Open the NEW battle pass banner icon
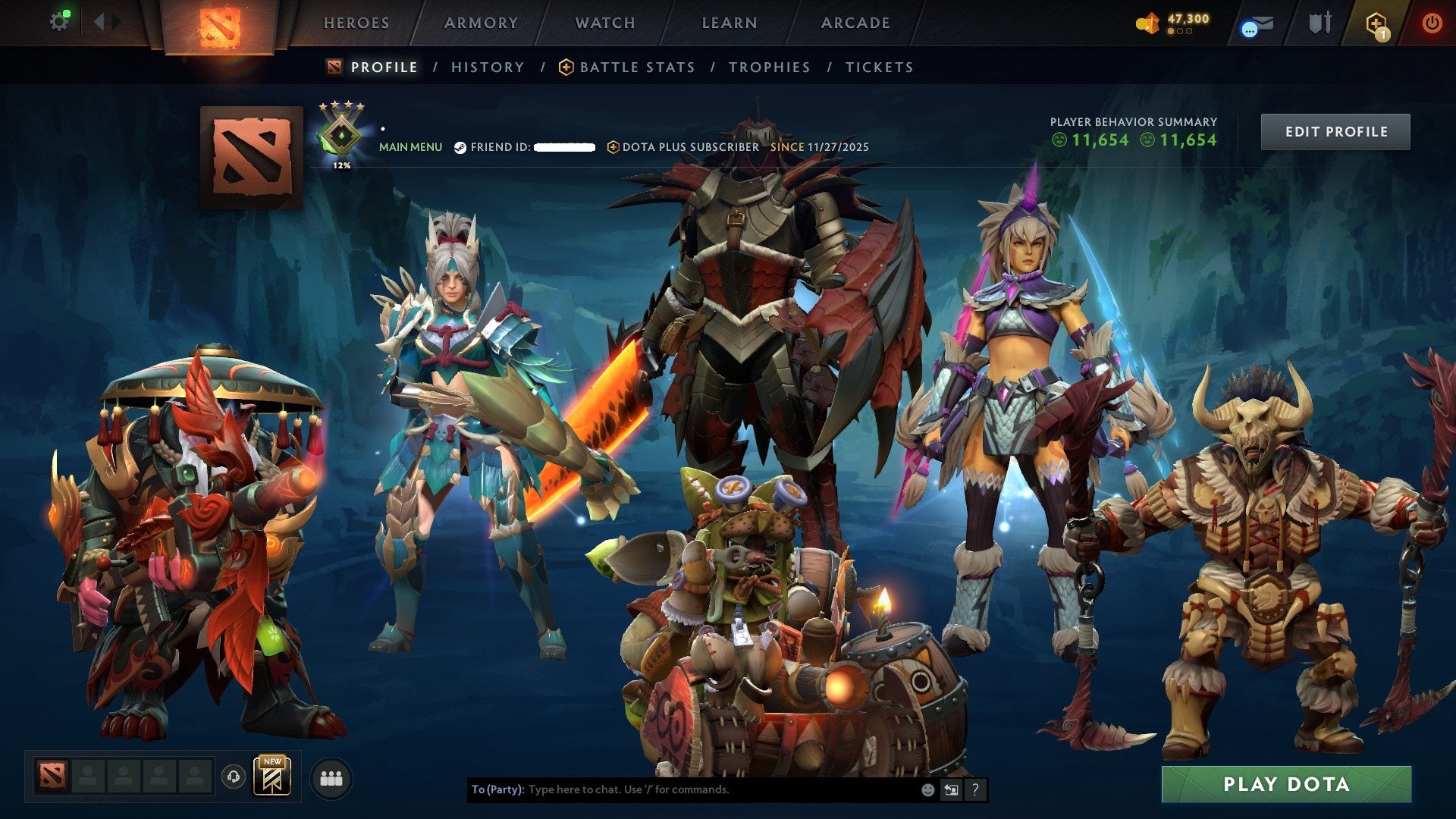Screen dimensions: 1456x819 [x=273, y=778]
